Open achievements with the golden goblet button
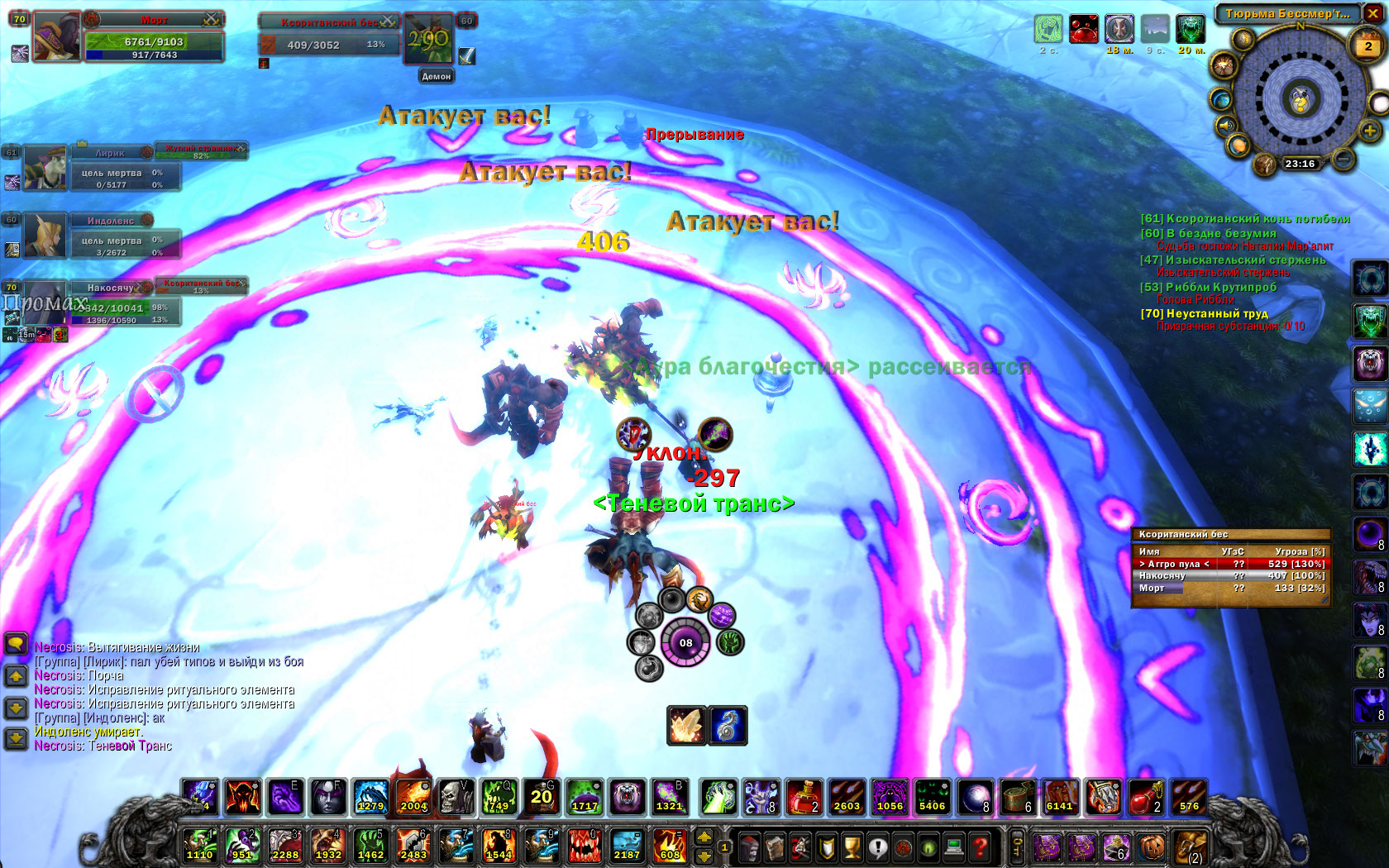Image resolution: width=1389 pixels, height=868 pixels. (852, 847)
